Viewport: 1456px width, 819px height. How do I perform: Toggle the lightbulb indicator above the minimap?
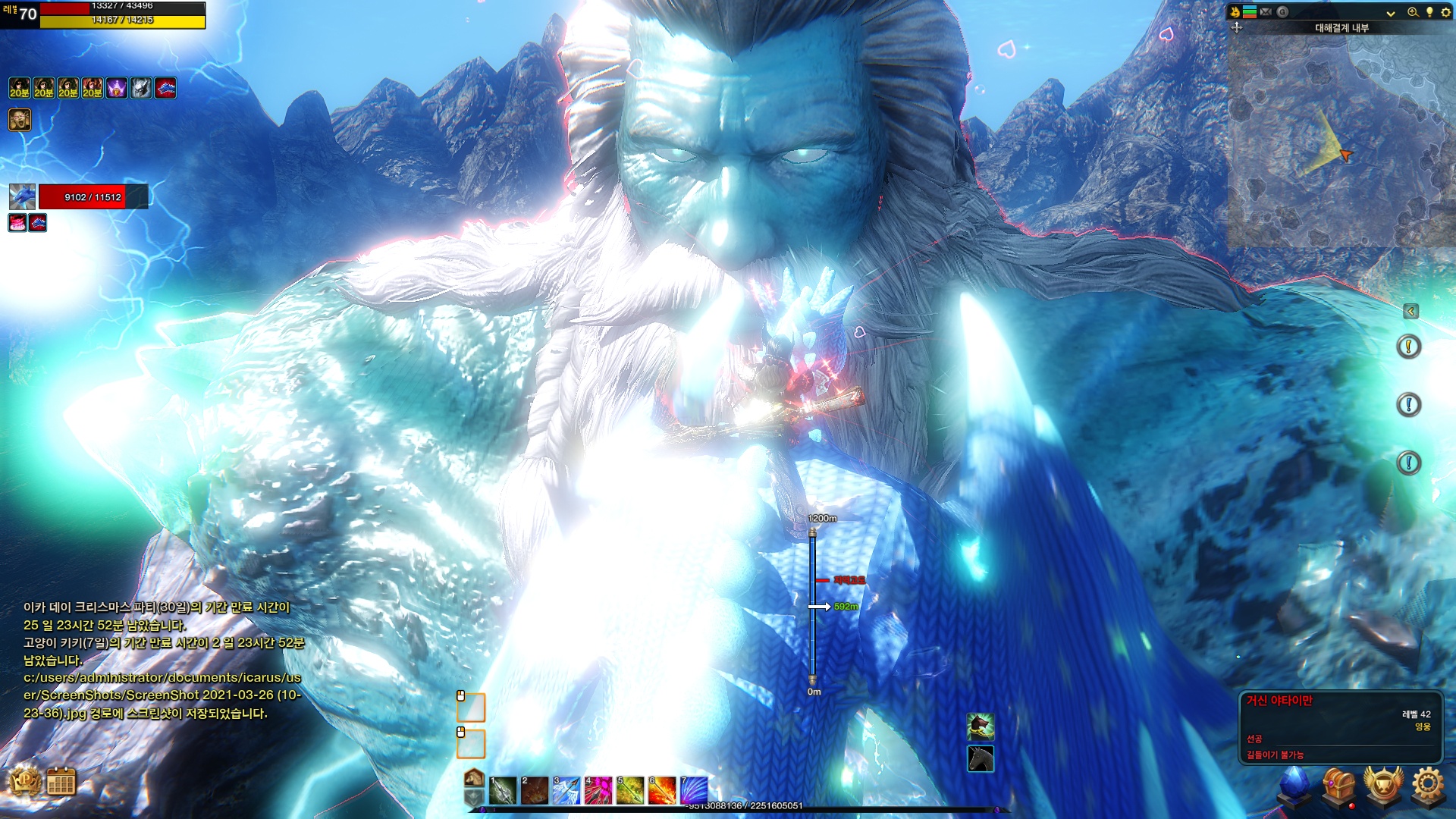[x=1430, y=12]
